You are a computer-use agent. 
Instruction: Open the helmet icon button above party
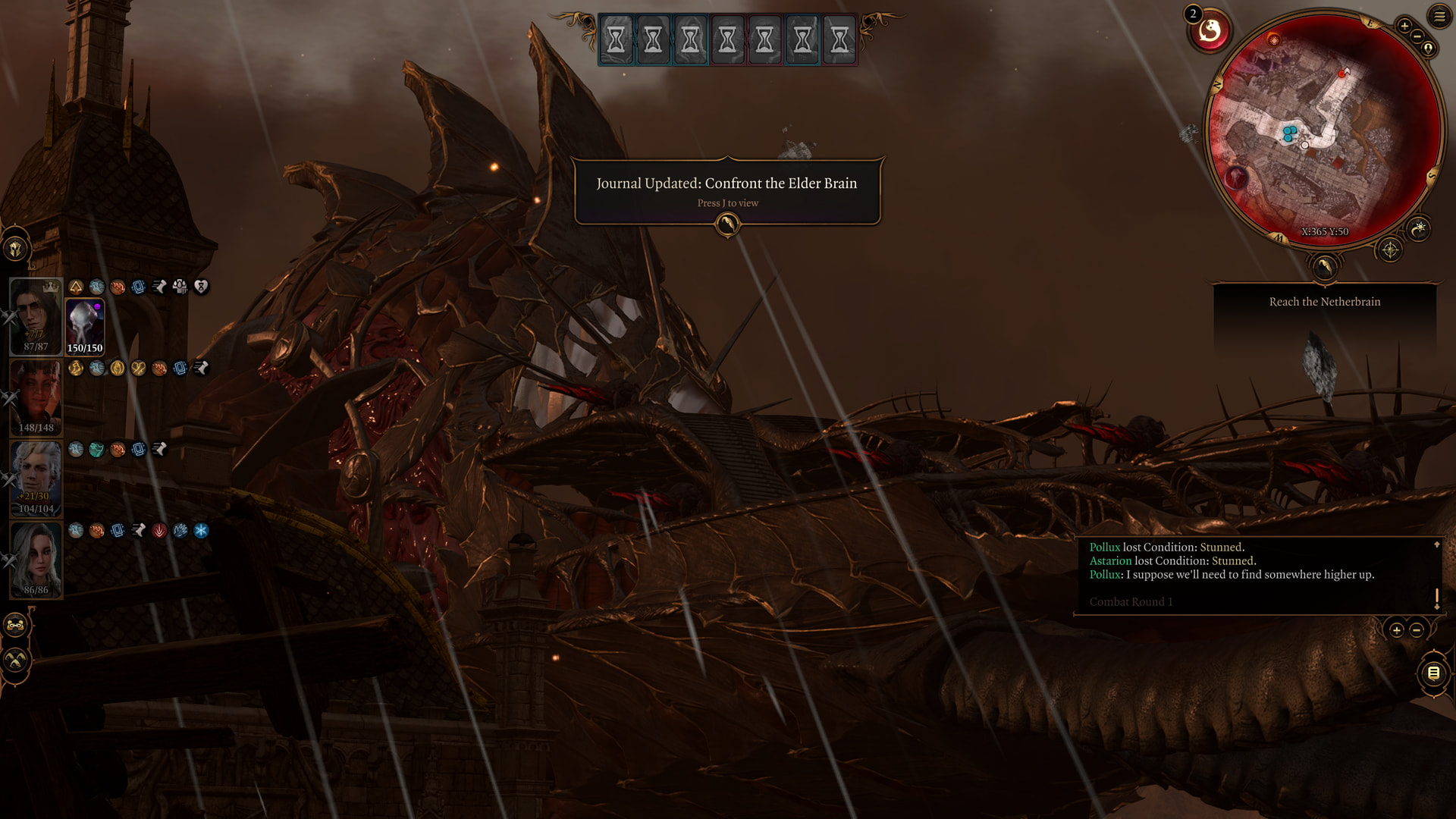click(16, 249)
